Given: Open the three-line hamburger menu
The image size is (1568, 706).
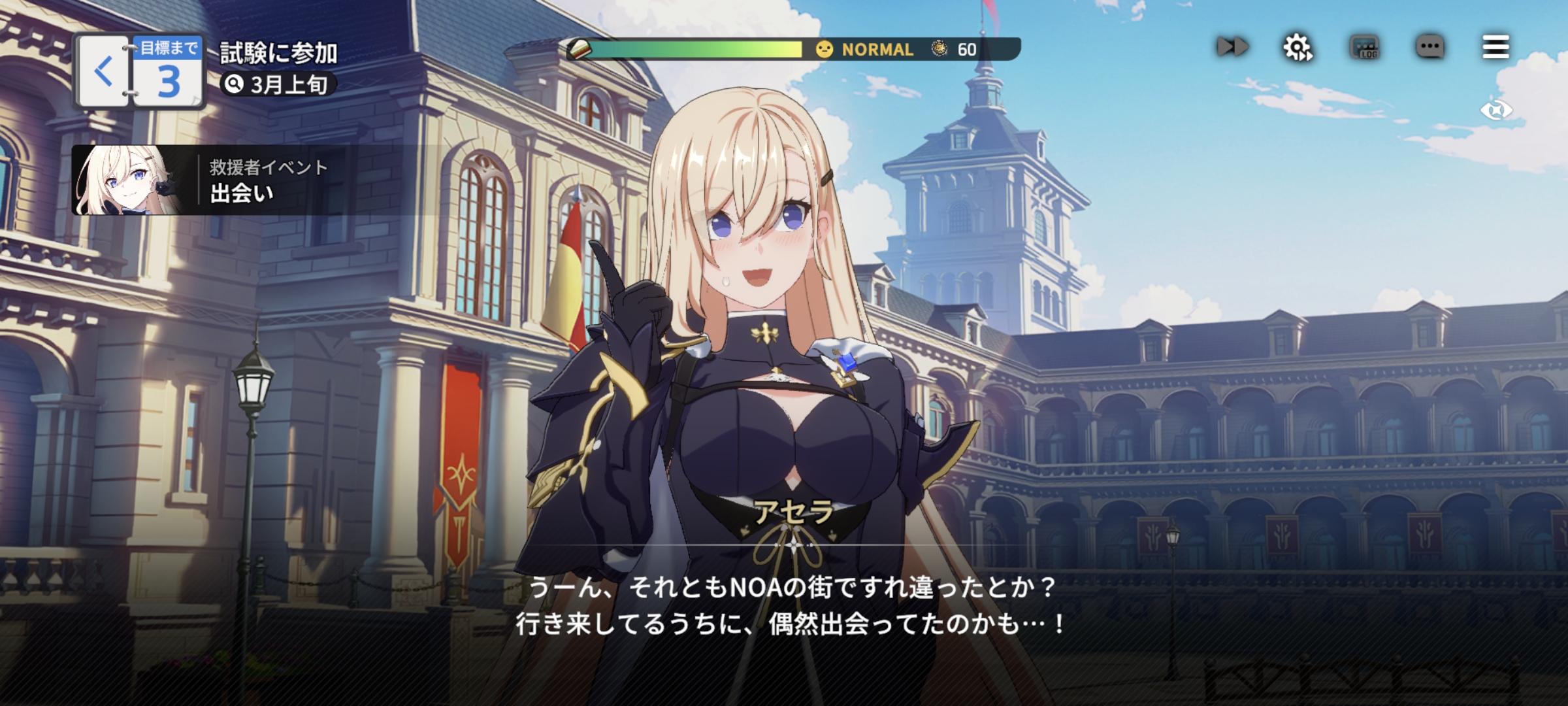Looking at the screenshot, I should tap(1495, 47).
